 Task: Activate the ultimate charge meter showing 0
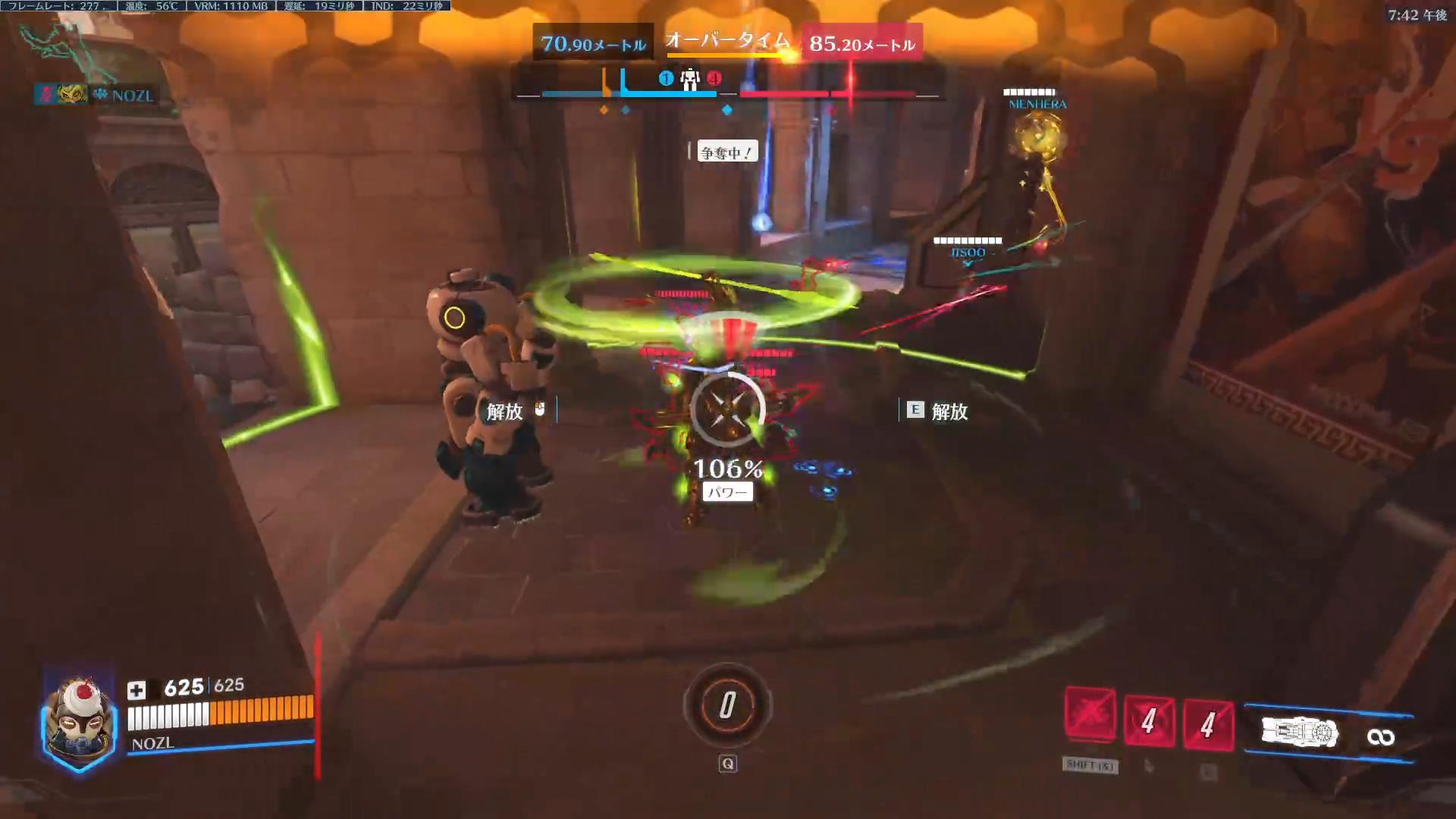[727, 705]
